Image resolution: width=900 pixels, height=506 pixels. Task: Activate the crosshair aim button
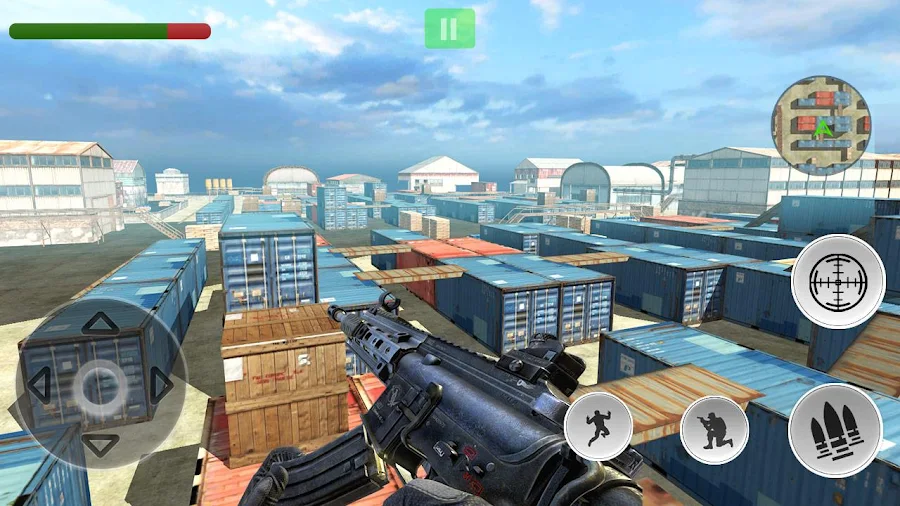tap(838, 281)
